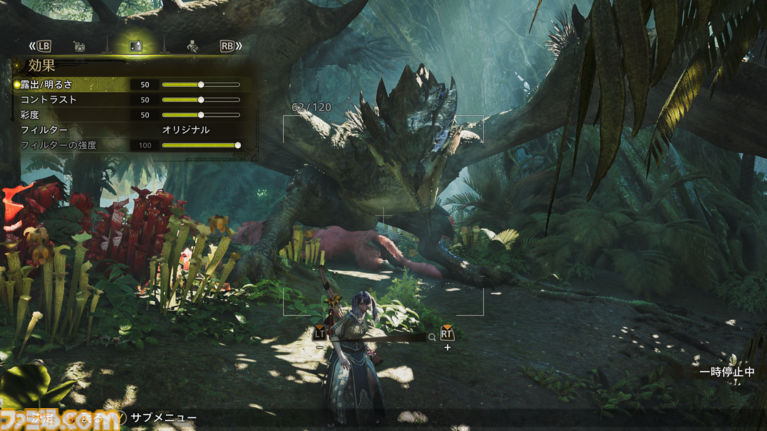This screenshot has width=767, height=431.
Task: Set the フィルターの強度 filter strength slider
Action: (237, 145)
